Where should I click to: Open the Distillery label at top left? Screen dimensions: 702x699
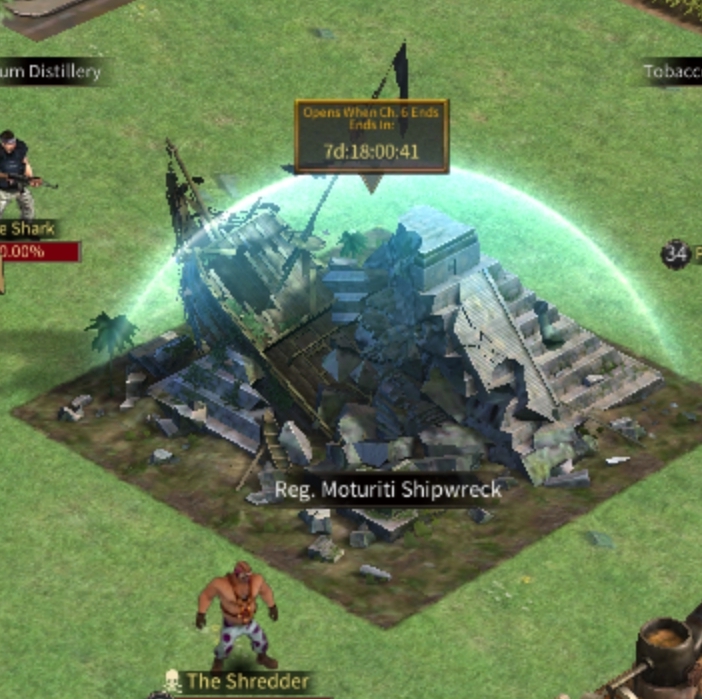click(x=50, y=72)
